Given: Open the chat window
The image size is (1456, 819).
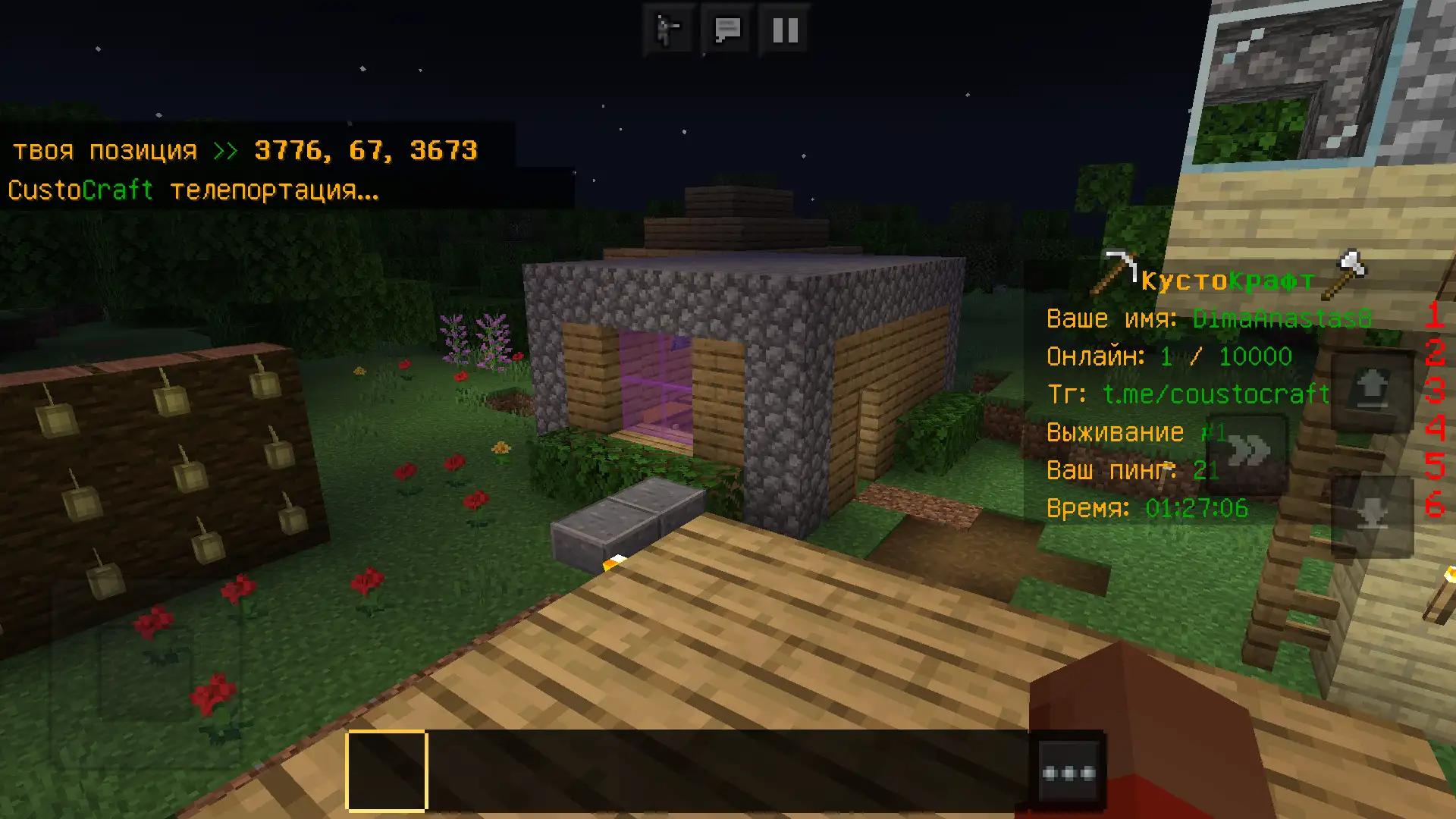Looking at the screenshot, I should coord(727,30).
